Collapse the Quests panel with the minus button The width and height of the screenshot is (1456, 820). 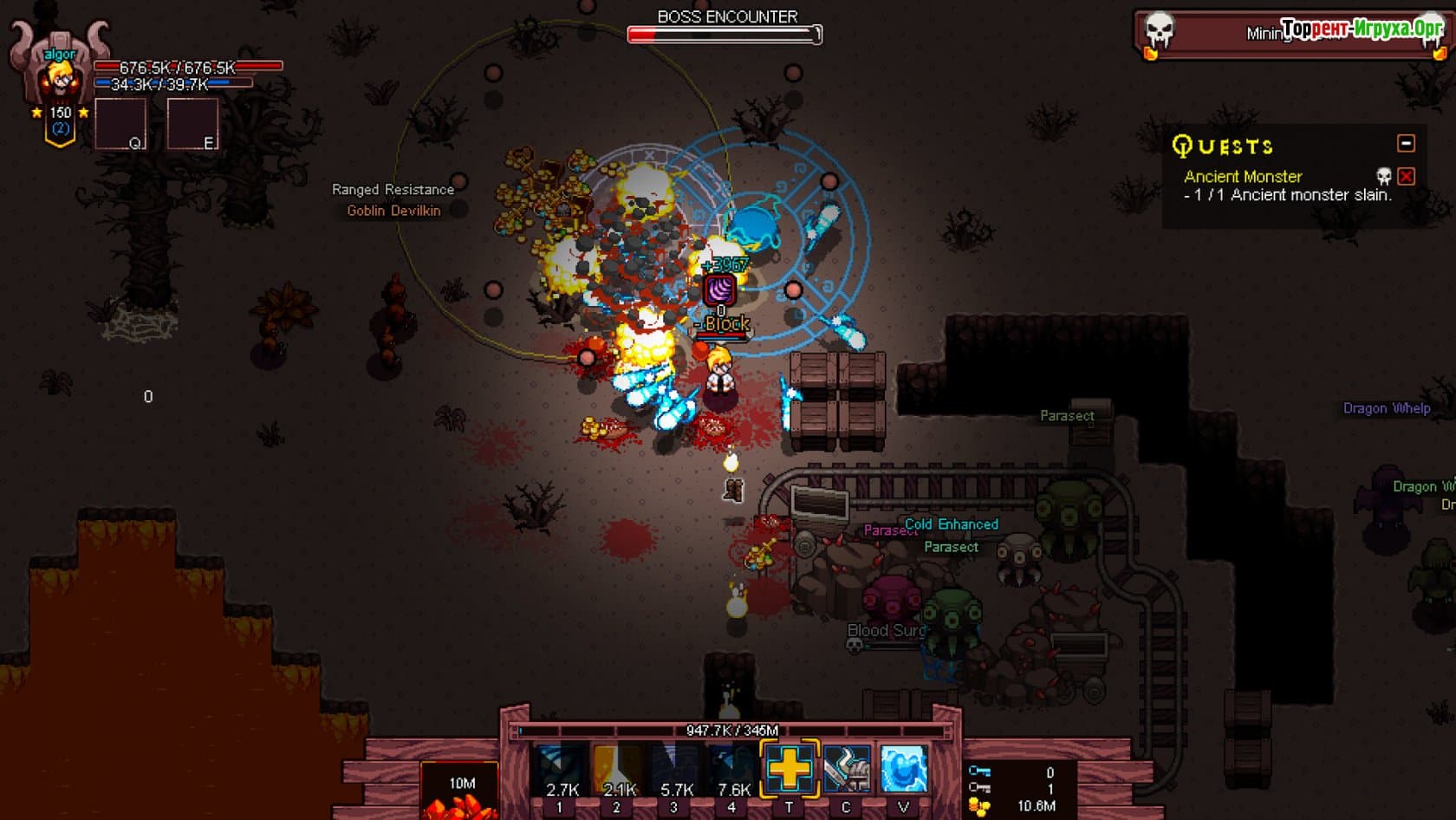(1406, 143)
